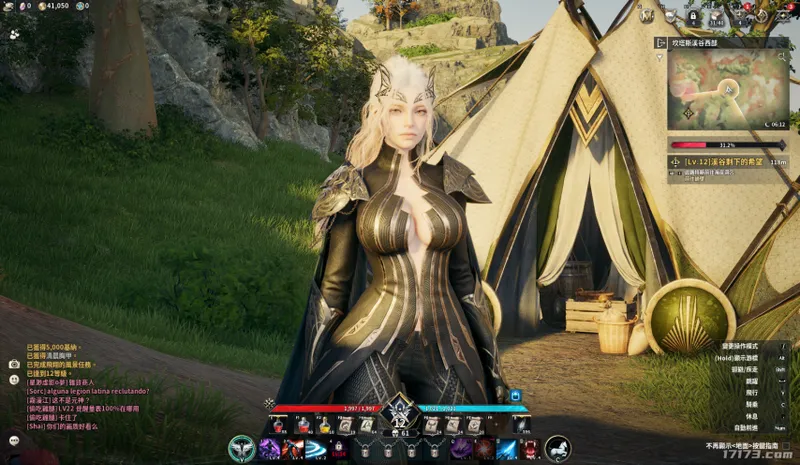Activate the purple shadow skill icon

coord(269,449)
